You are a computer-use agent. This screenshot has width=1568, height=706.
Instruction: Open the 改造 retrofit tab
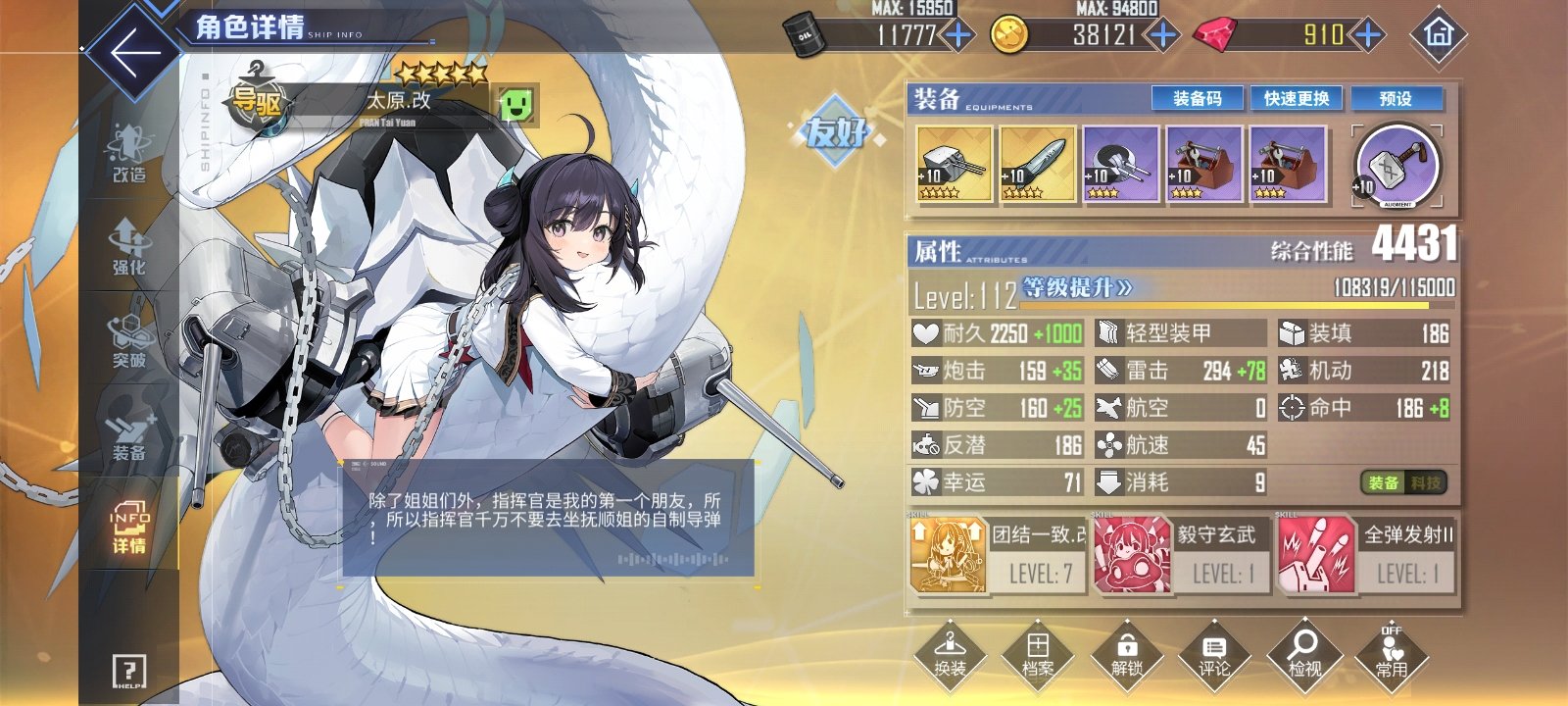coord(128,155)
